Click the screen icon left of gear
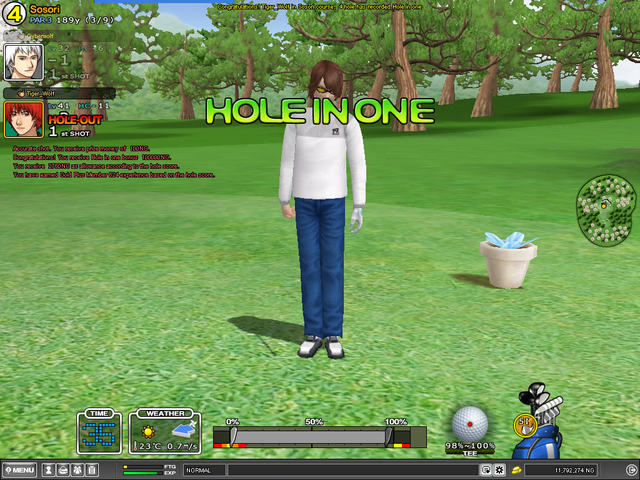The width and height of the screenshot is (640, 480). [x=485, y=470]
